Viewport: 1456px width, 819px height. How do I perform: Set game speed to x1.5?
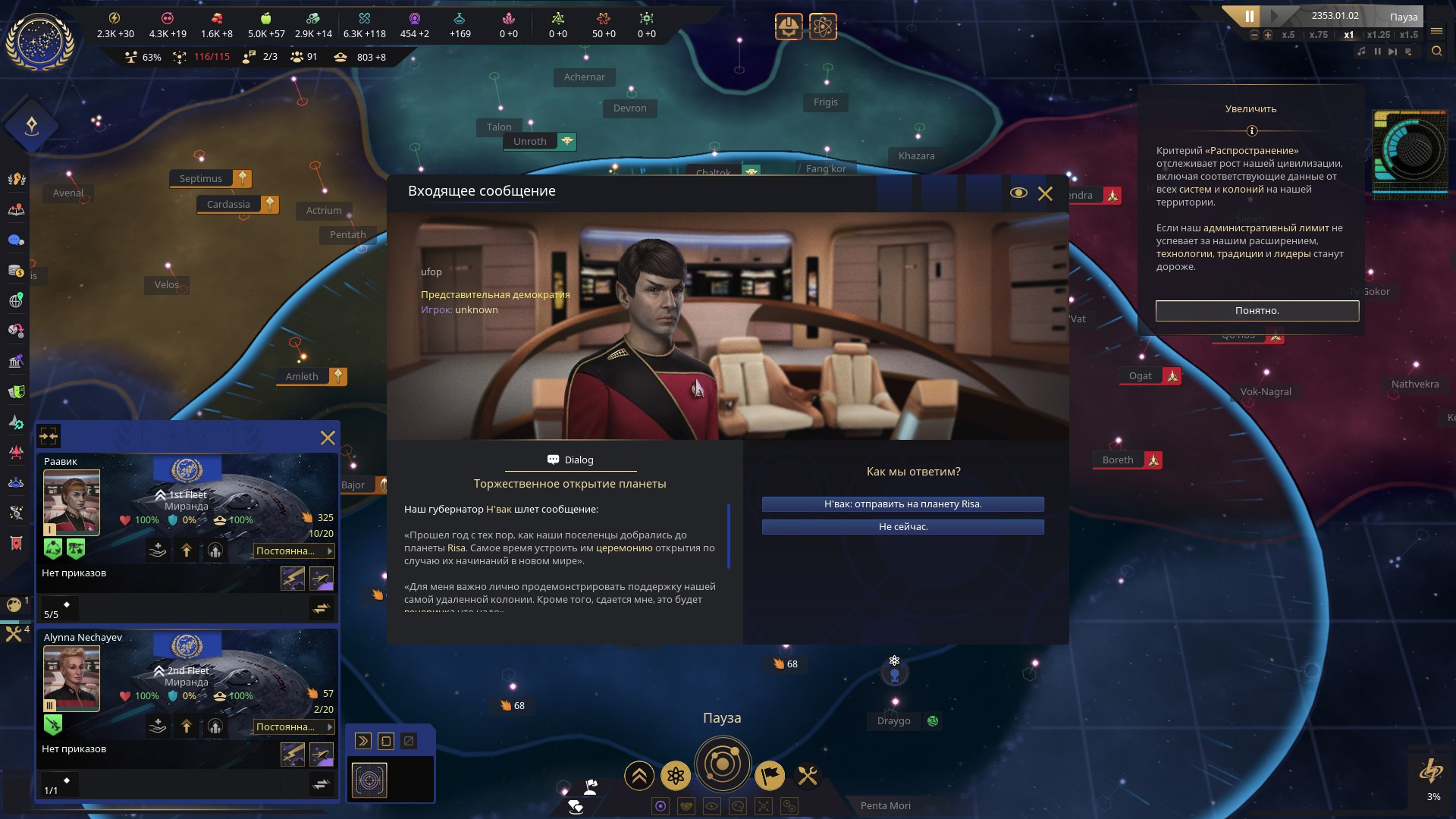(1408, 35)
